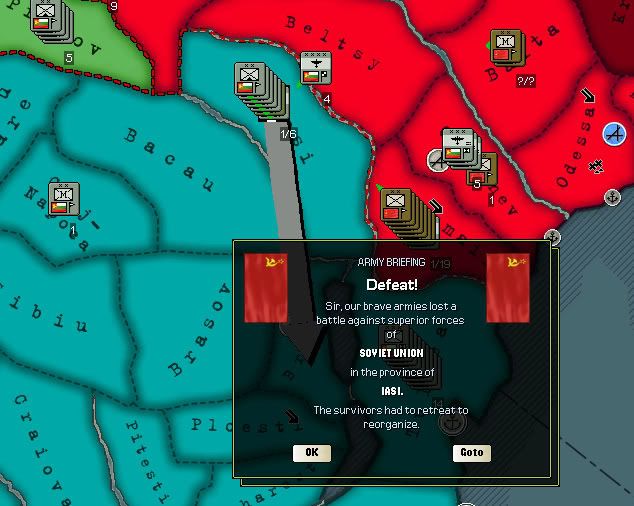The height and width of the screenshot is (506, 634).
Task: Dismiss the Defeat briefing with OK
Action: pyautogui.click(x=312, y=452)
